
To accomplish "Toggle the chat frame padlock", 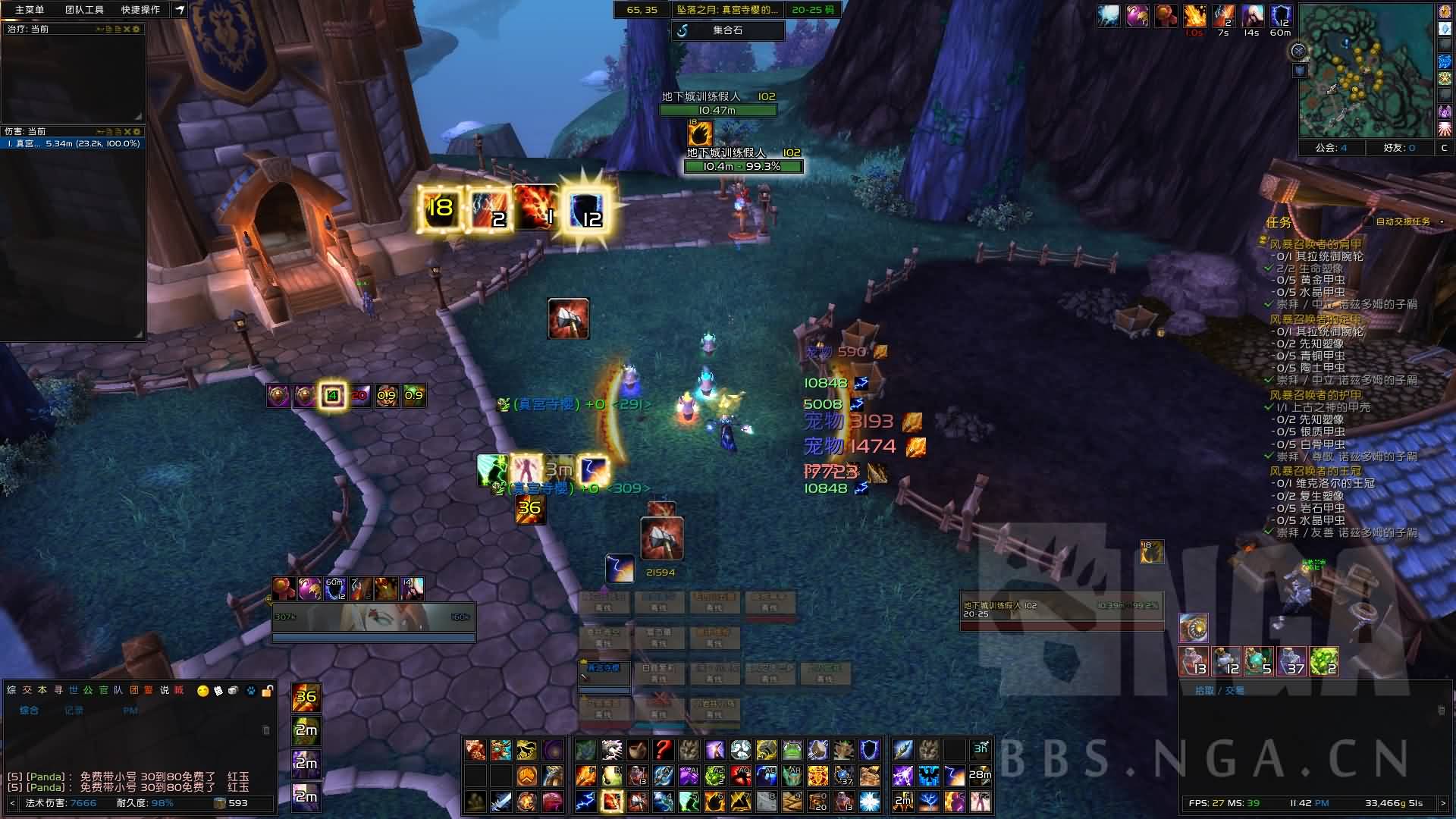I will point(267,691).
